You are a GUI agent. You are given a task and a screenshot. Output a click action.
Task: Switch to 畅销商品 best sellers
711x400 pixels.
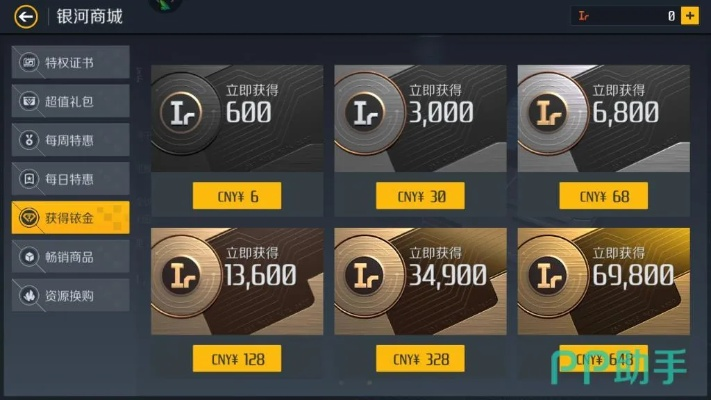click(x=70, y=257)
